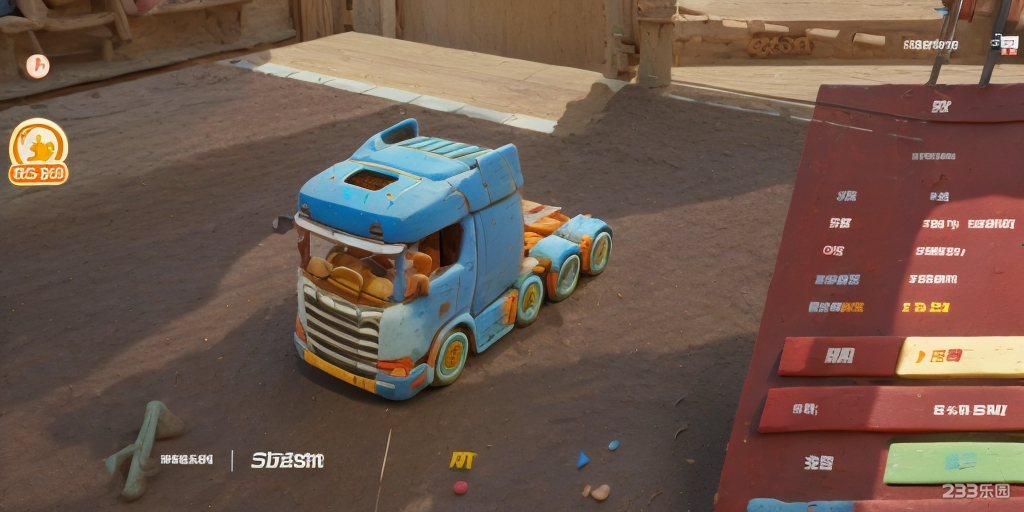The height and width of the screenshot is (512, 1024).
Task: Select the yellow button in red panel
Action: coord(960,356)
